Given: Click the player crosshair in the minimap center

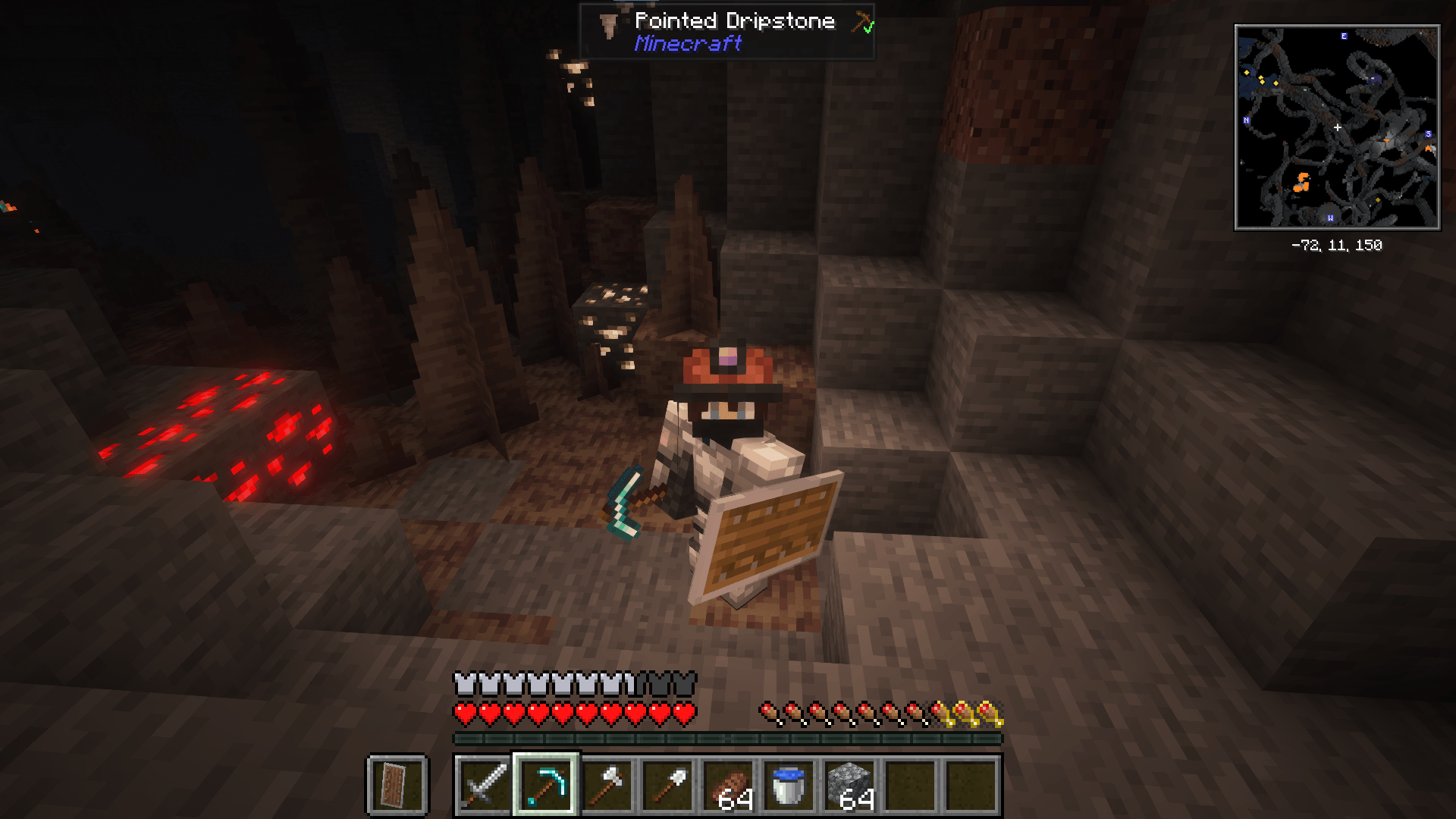Looking at the screenshot, I should [x=1338, y=127].
